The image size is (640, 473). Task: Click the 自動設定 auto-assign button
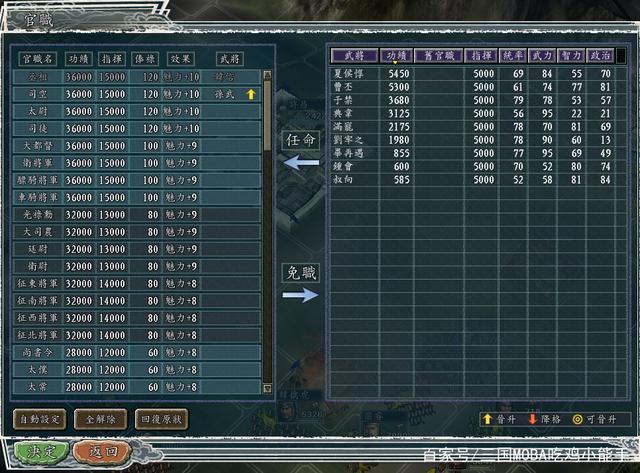39,419
